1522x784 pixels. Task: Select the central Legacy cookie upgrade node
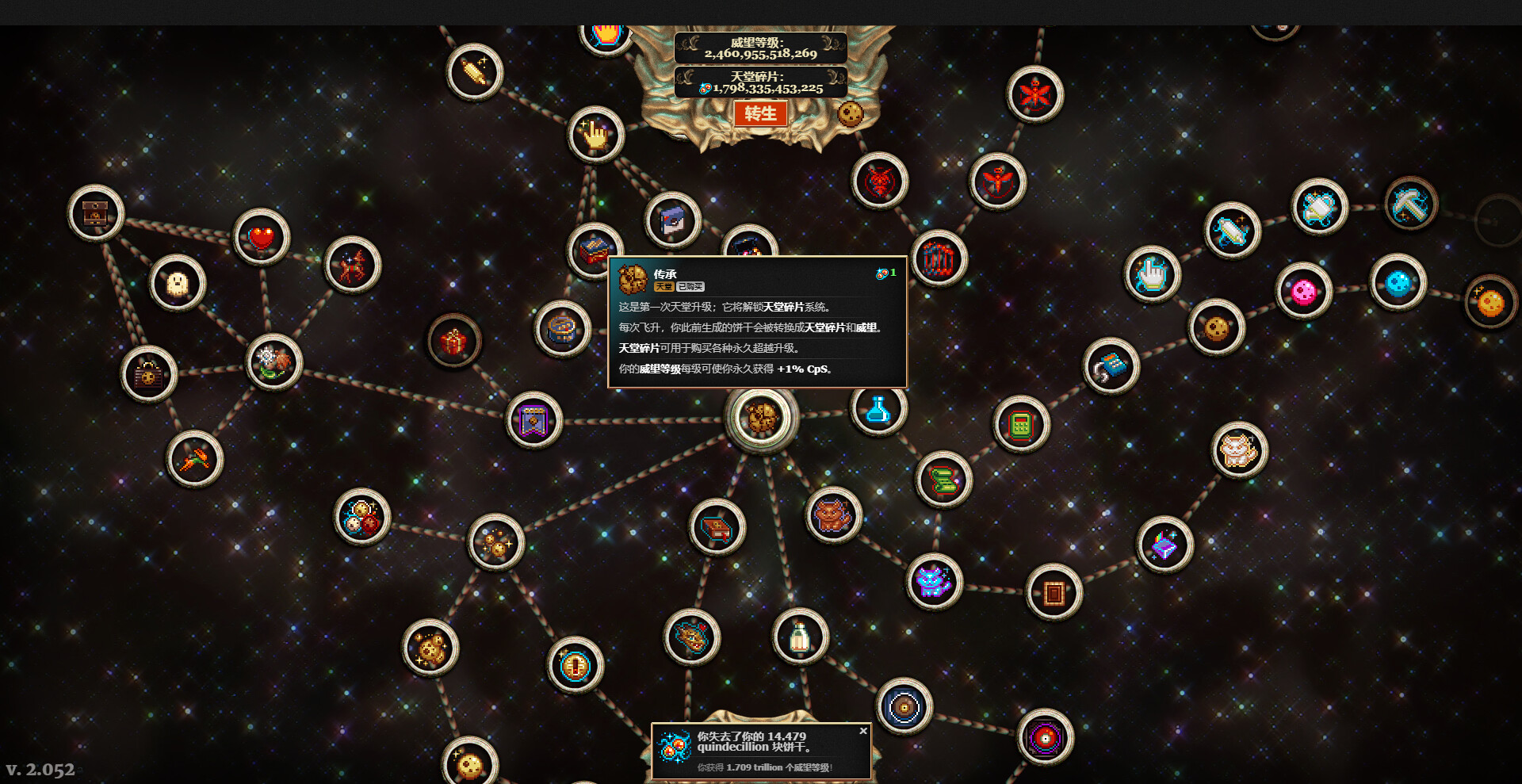(763, 420)
